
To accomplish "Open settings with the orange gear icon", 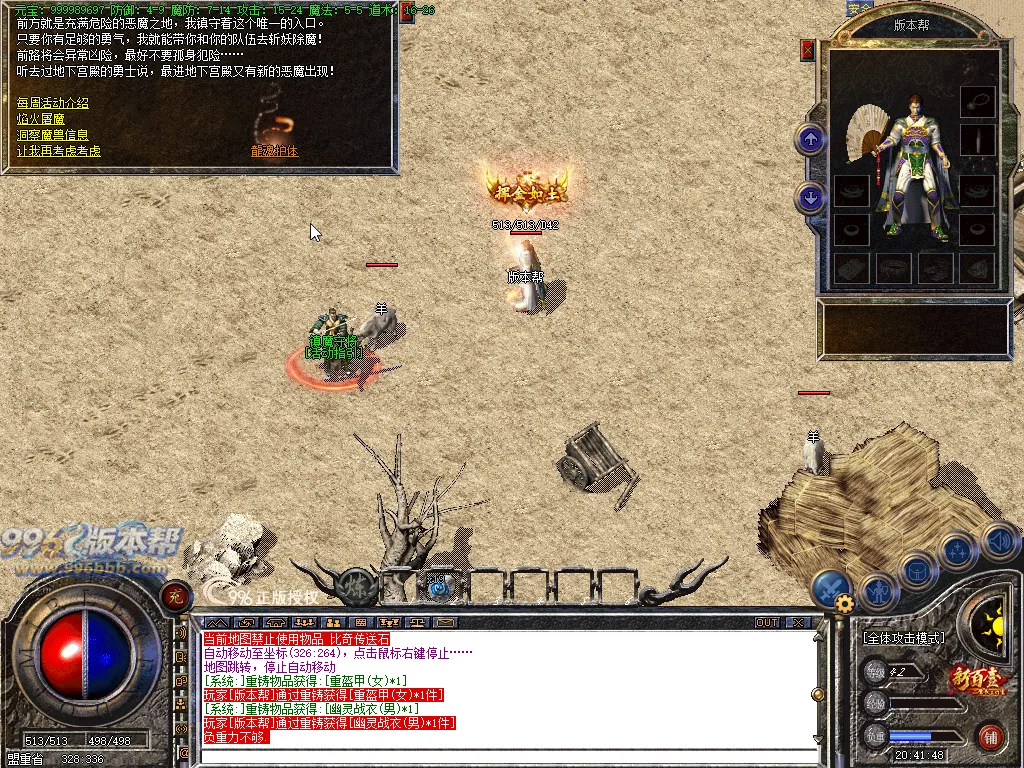I will 845,603.
